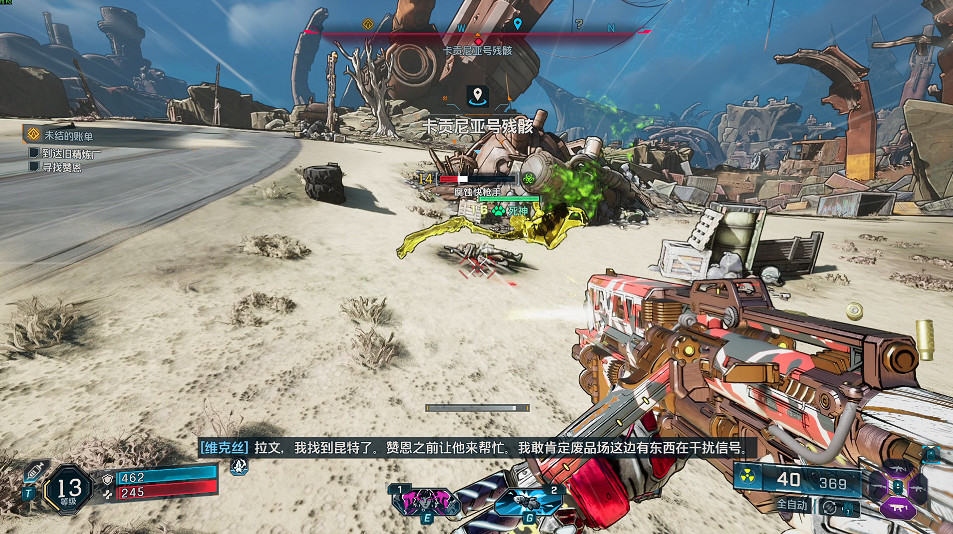Click the speaker icon beside the subtitle
Viewport: 953px width, 534px height.
(x=239, y=465)
